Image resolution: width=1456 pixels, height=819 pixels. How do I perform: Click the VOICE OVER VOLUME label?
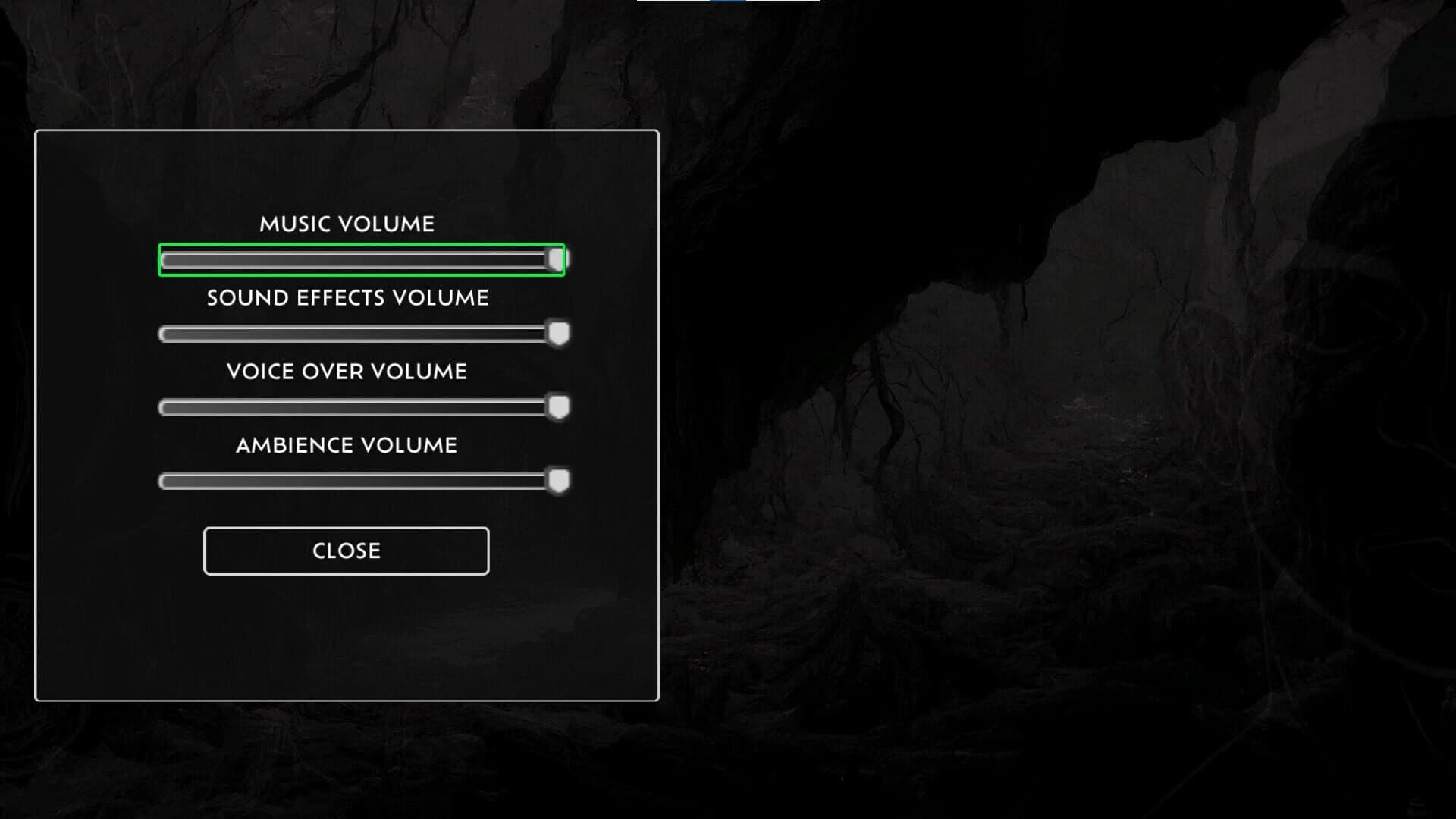tap(347, 372)
